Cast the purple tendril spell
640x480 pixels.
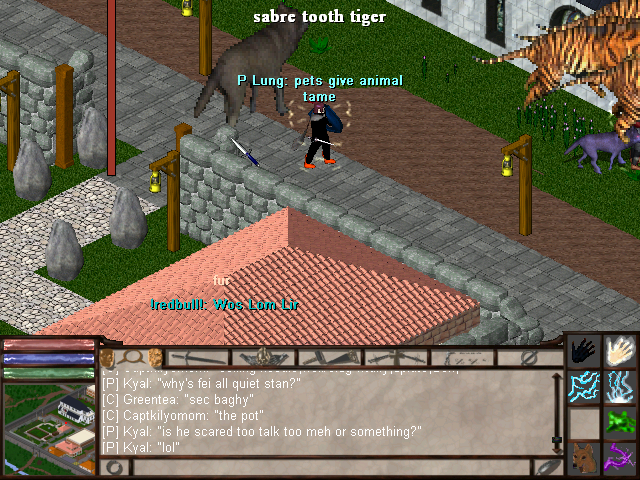(622, 457)
